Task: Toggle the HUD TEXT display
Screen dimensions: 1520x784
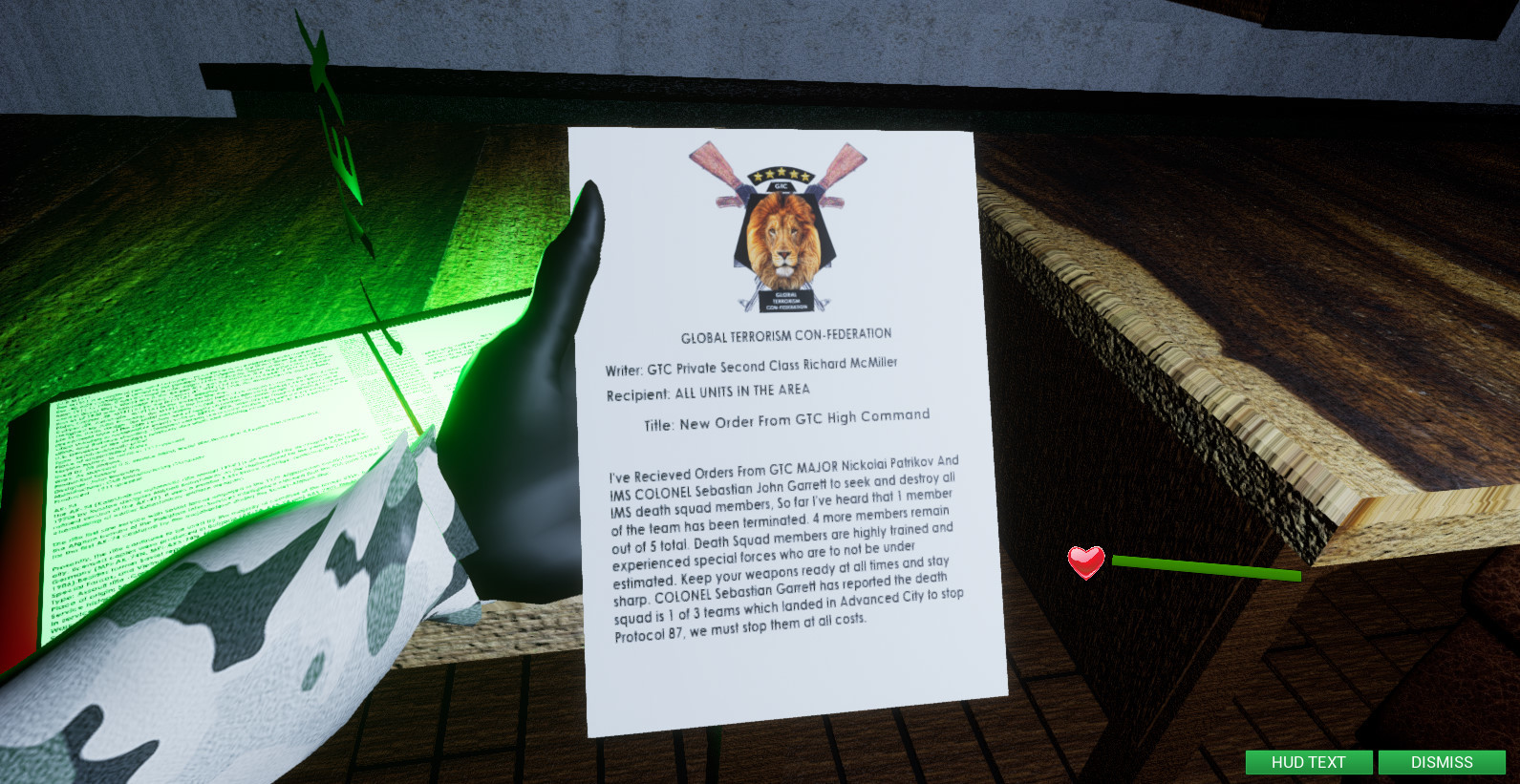Action: click(x=1308, y=762)
